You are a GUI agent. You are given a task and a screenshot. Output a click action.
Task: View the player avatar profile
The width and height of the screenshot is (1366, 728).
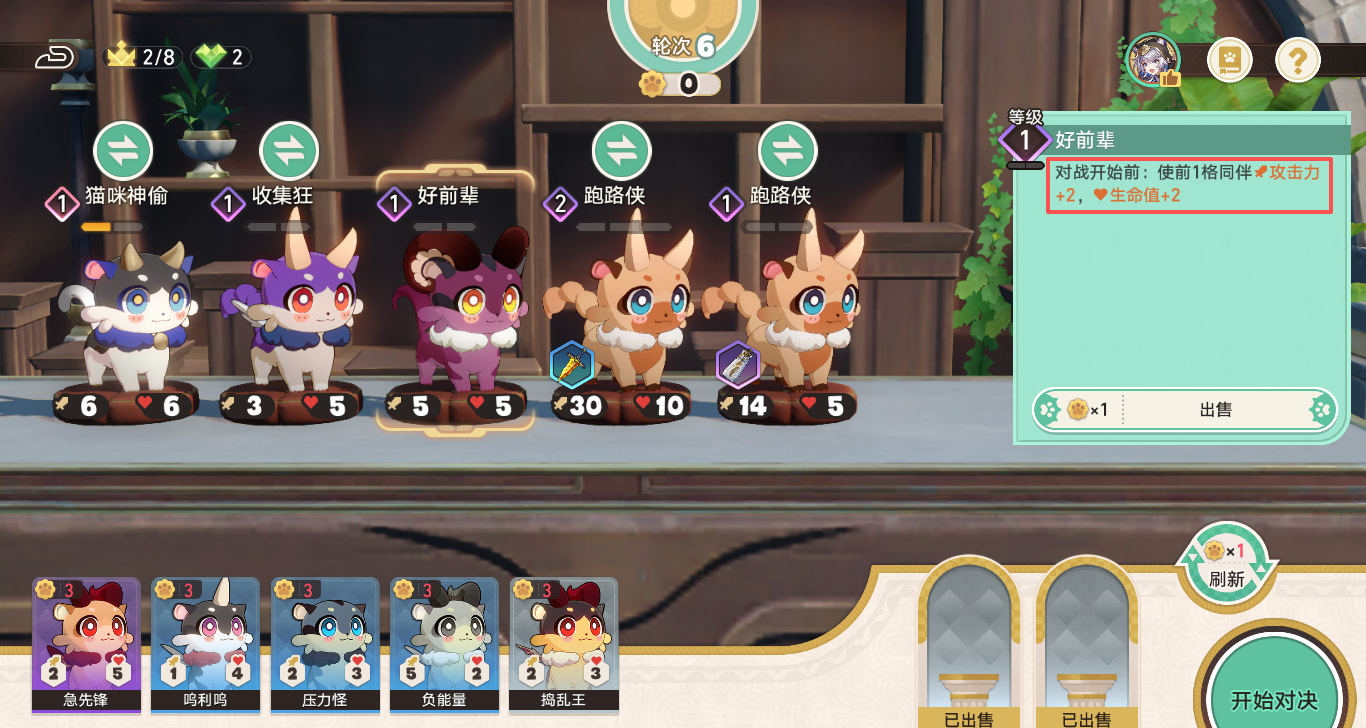point(1153,60)
